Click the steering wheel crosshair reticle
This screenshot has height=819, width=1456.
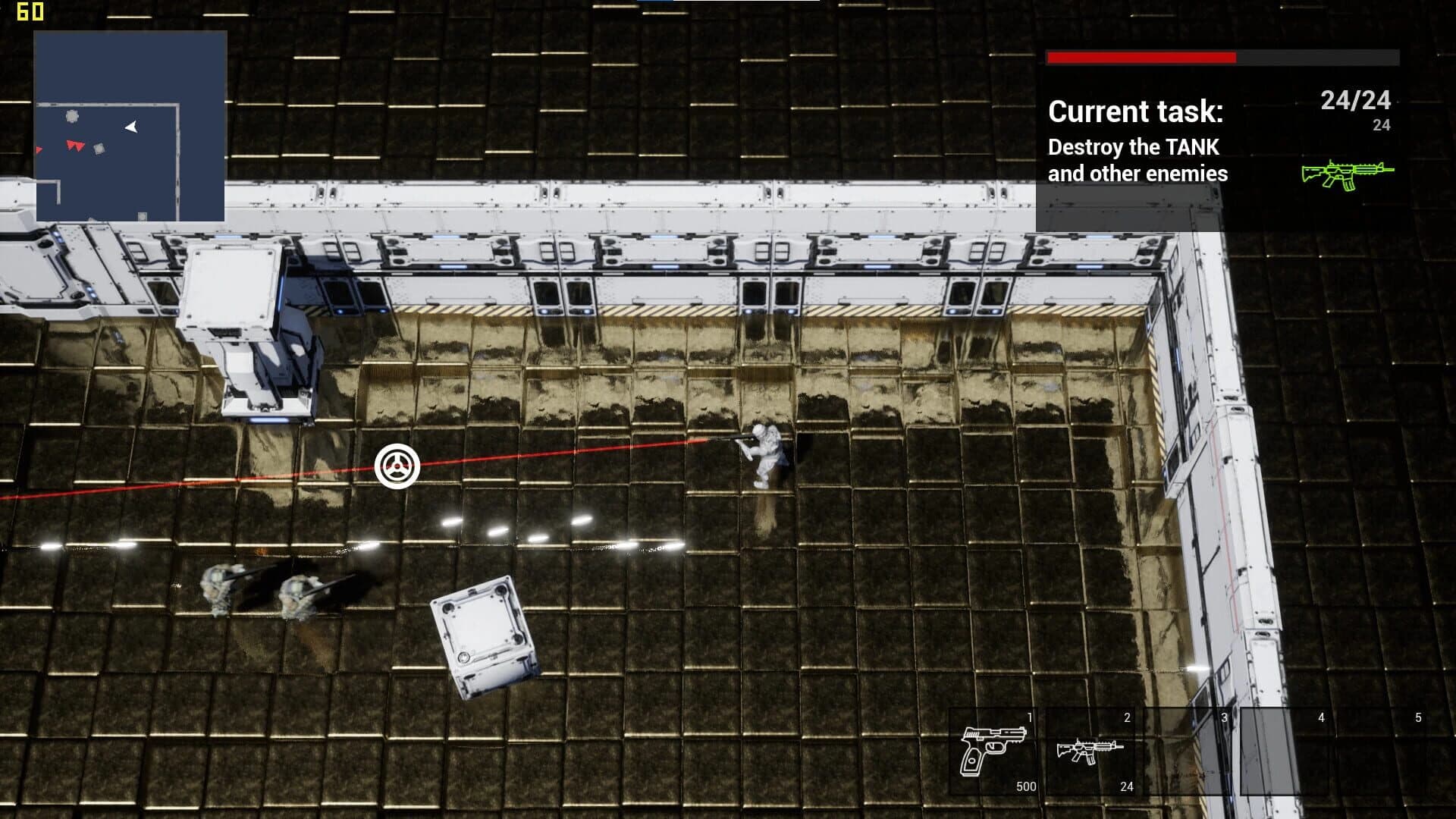[x=397, y=467]
